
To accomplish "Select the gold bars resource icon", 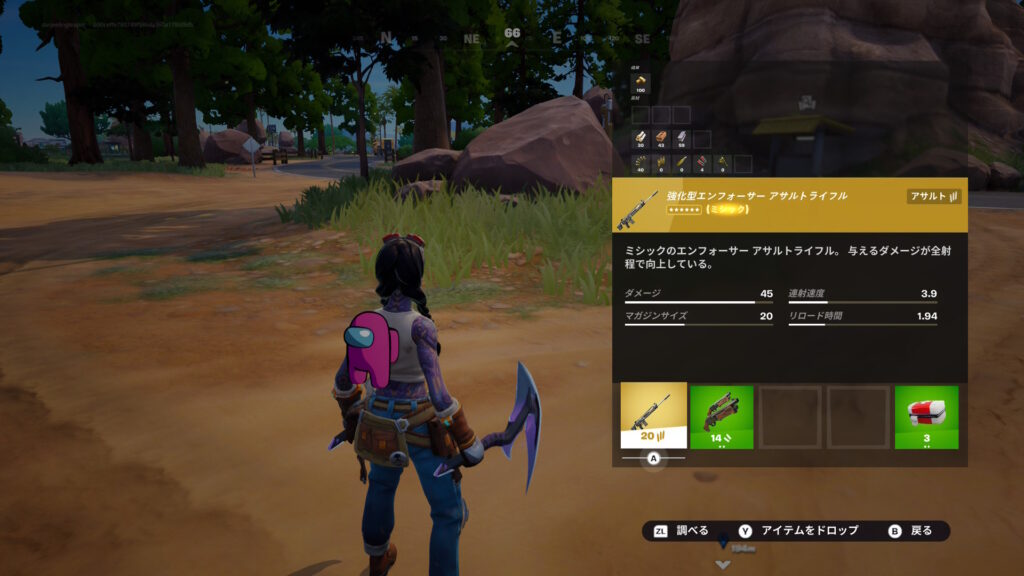I will click(641, 82).
